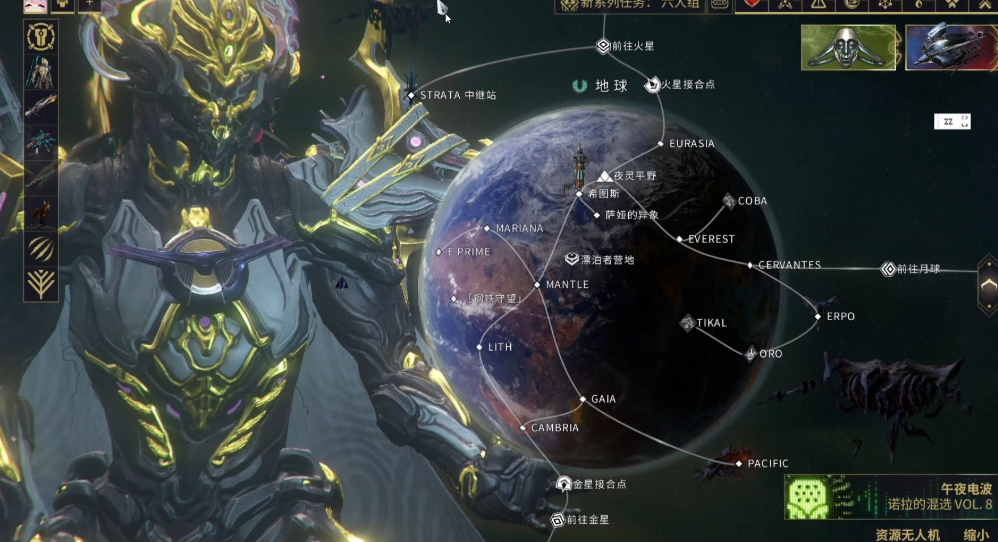Click the 资源无人机 resource drone button
Image resolution: width=998 pixels, height=542 pixels.
pyautogui.click(x=907, y=535)
